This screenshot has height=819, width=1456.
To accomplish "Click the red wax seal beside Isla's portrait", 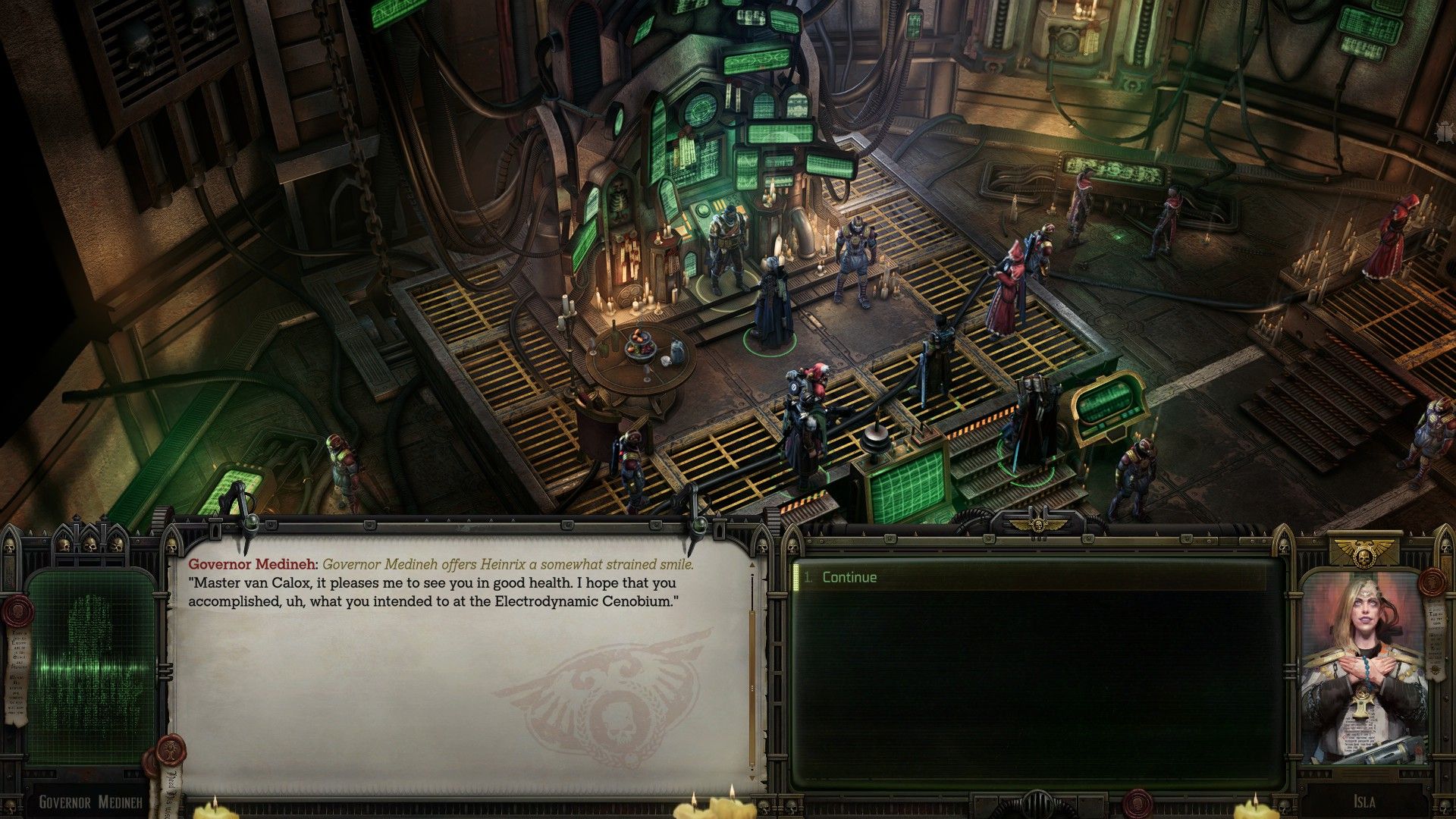I will (x=1432, y=582).
